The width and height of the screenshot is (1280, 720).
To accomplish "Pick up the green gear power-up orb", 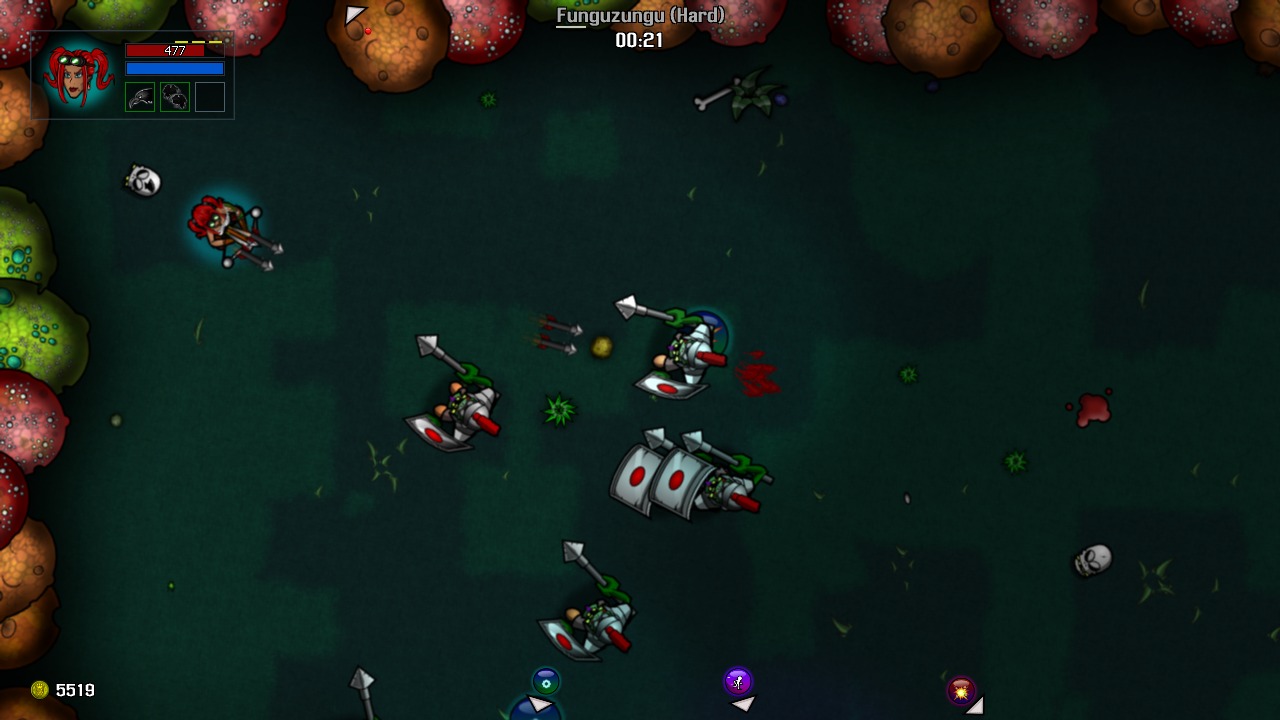I will 546,681.
